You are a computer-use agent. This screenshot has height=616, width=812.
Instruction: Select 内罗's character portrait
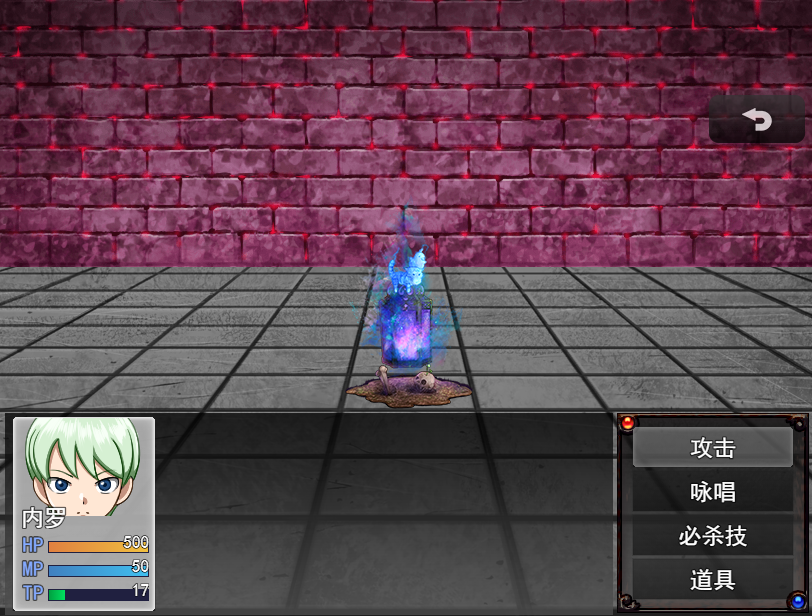pyautogui.click(x=83, y=466)
